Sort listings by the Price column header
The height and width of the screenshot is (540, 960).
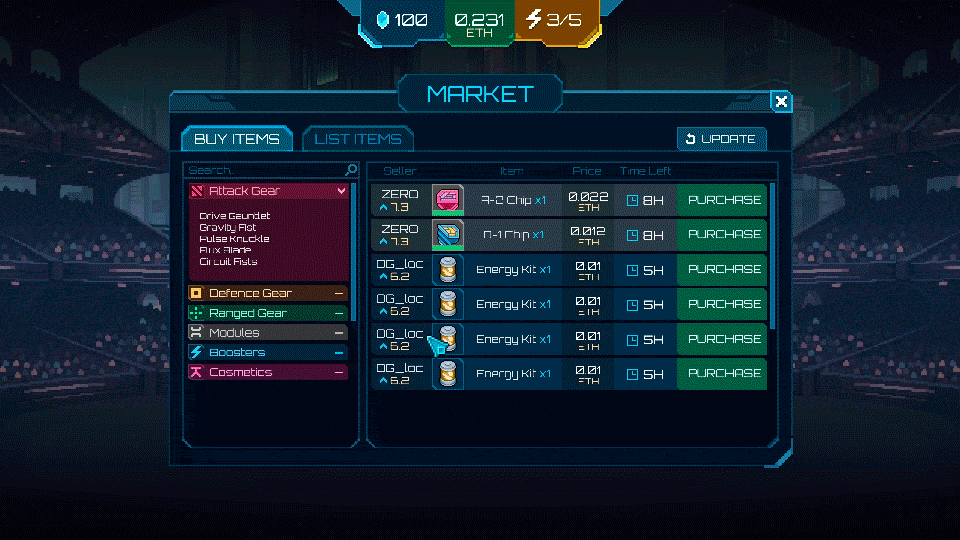pos(587,171)
